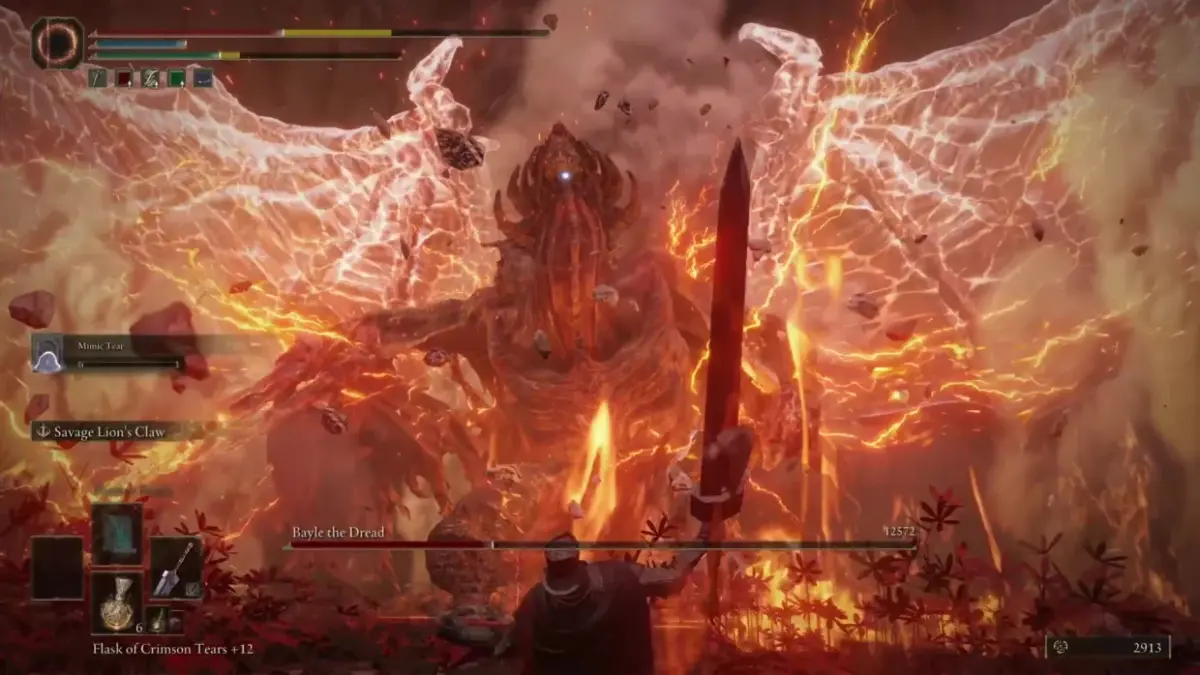This screenshot has height=675, width=1200.
Task: Select the teal spell memory slot
Action: click(x=117, y=534)
